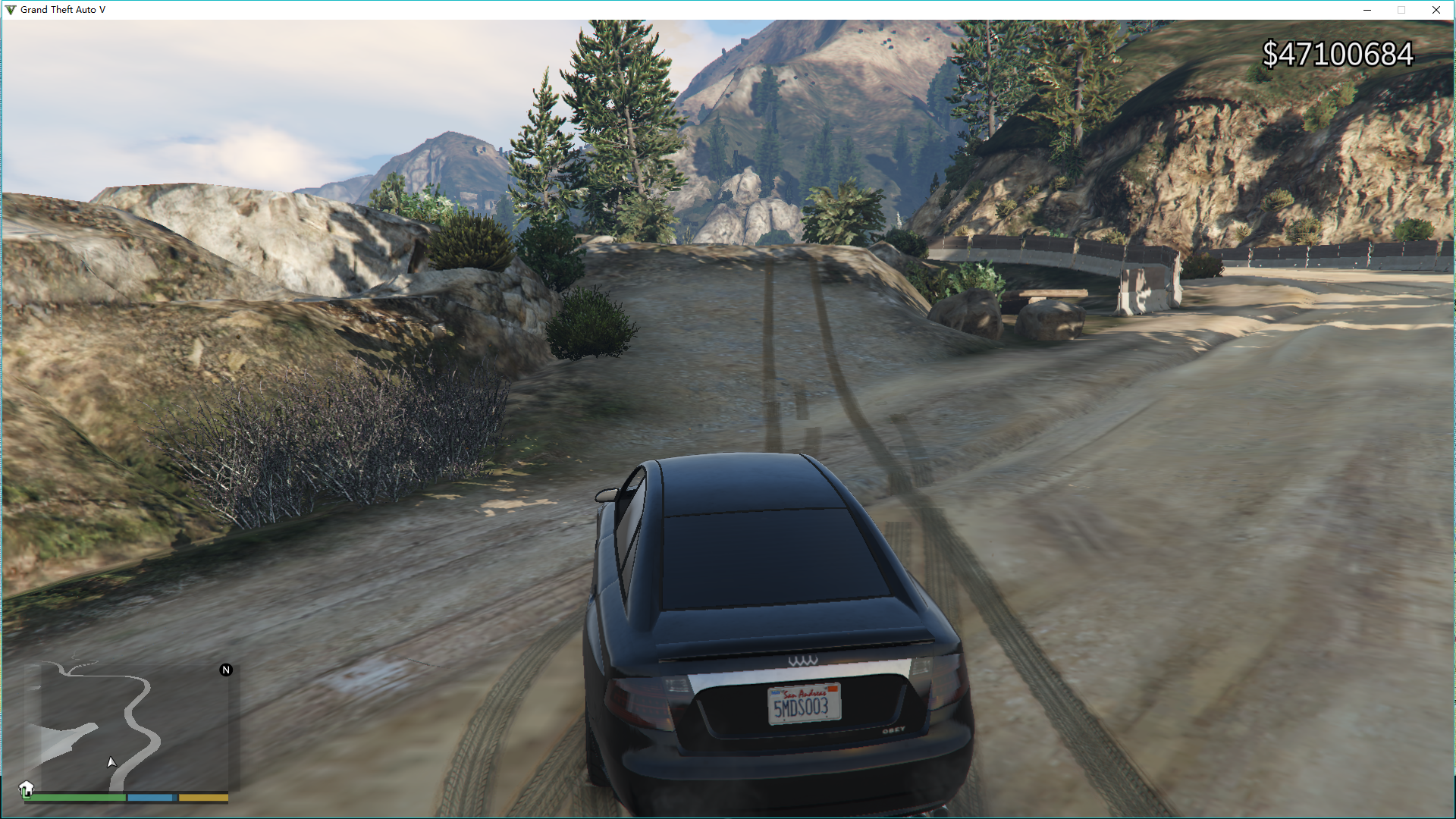Click the player arrow on minimap
Screen dimensions: 1456x819
tap(111, 761)
